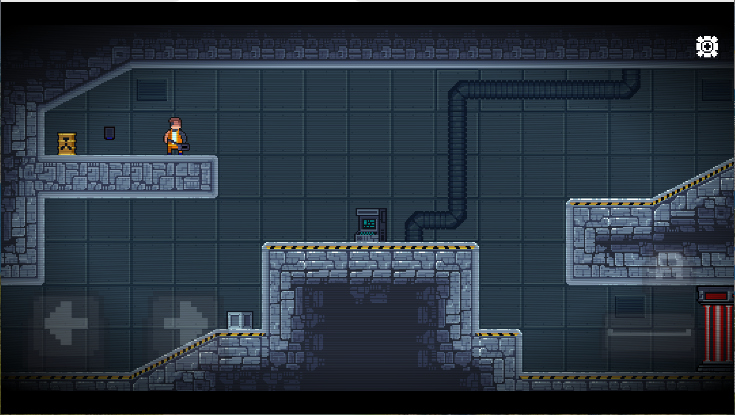Screen dimensions: 735x415
Task: Tap the move left arrow button
Action: pos(67,326)
